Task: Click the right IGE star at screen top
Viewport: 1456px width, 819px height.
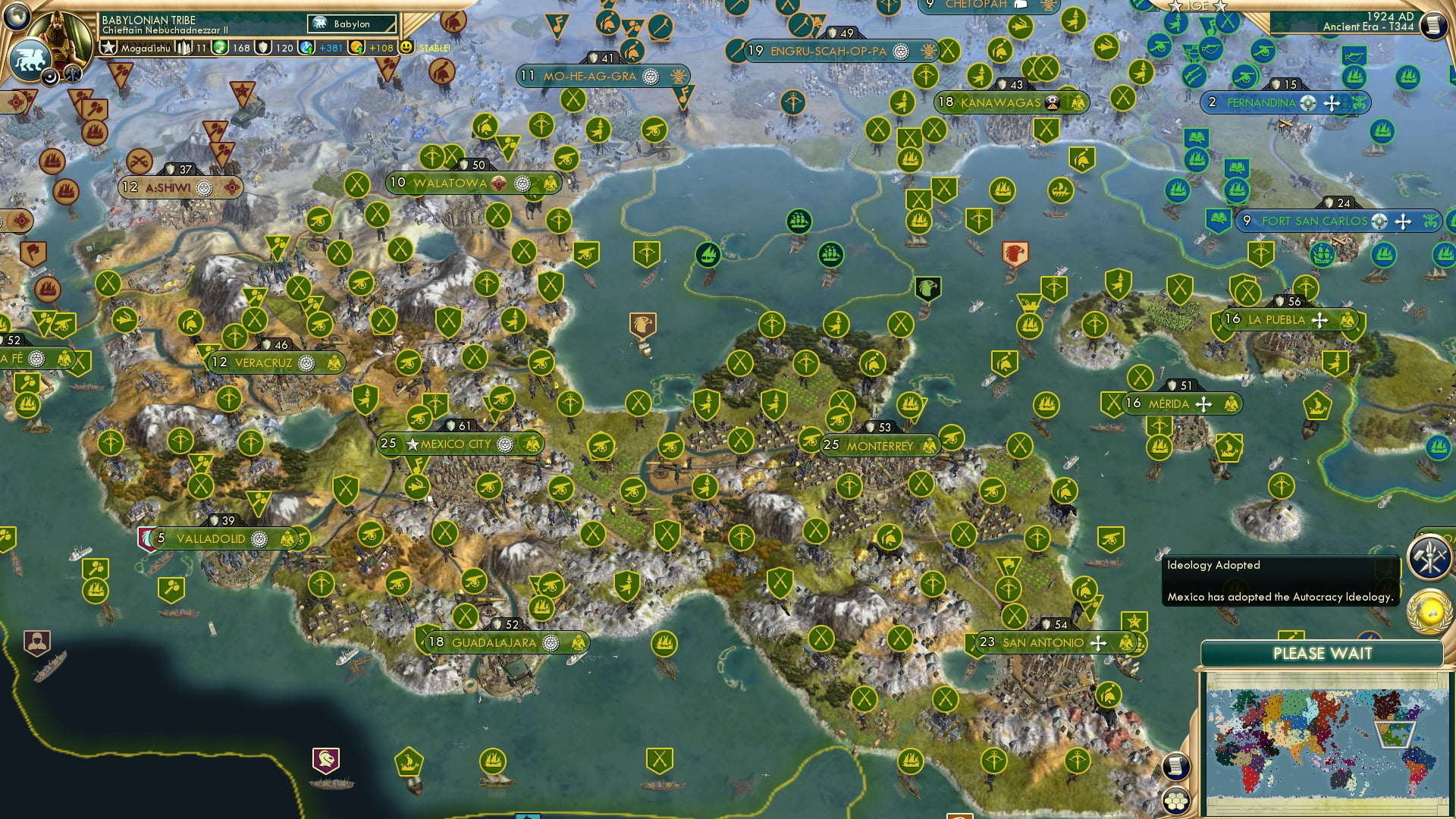Action: tap(1219, 6)
